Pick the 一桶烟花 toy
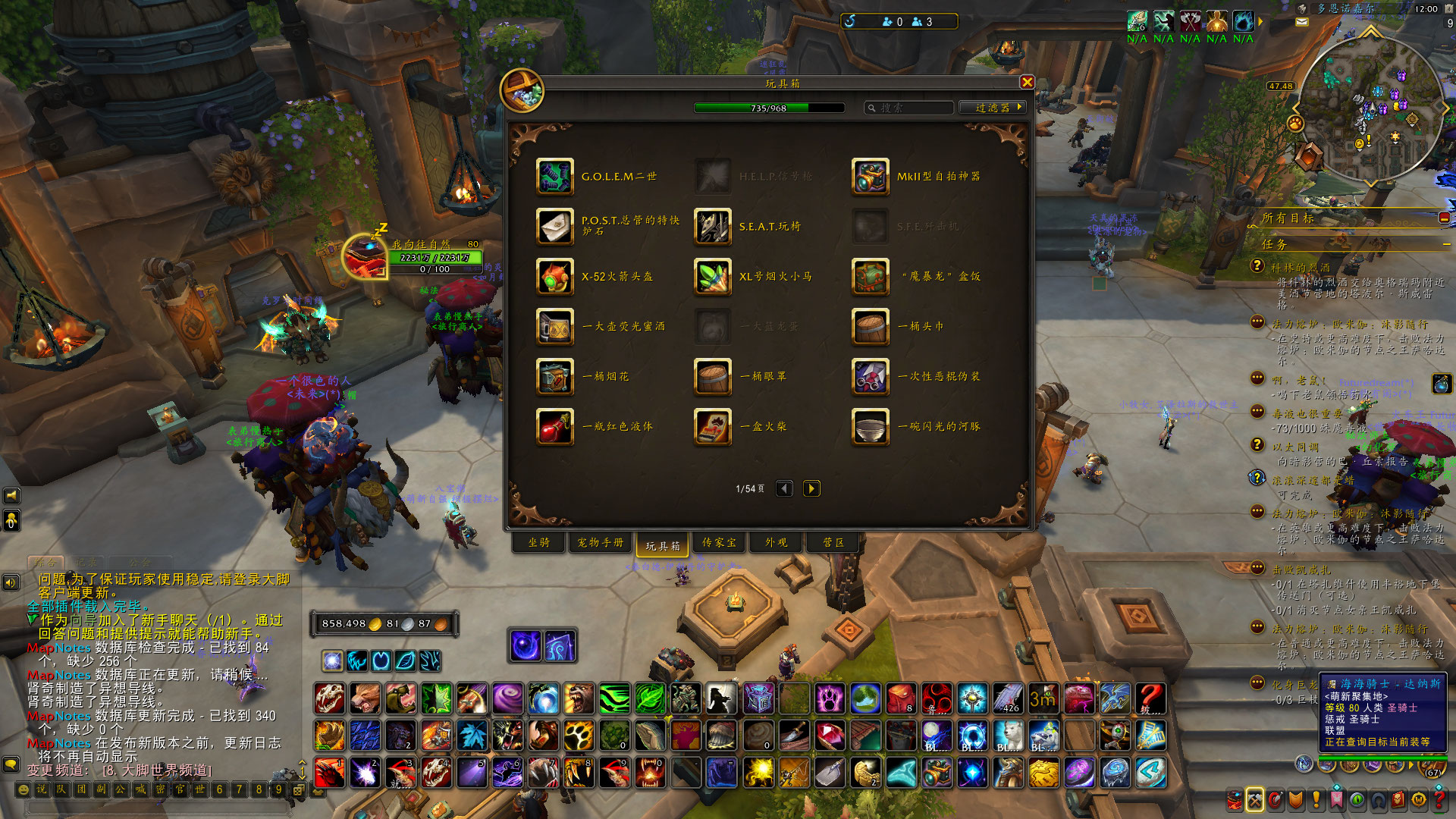This screenshot has width=1456, height=819. click(x=555, y=376)
